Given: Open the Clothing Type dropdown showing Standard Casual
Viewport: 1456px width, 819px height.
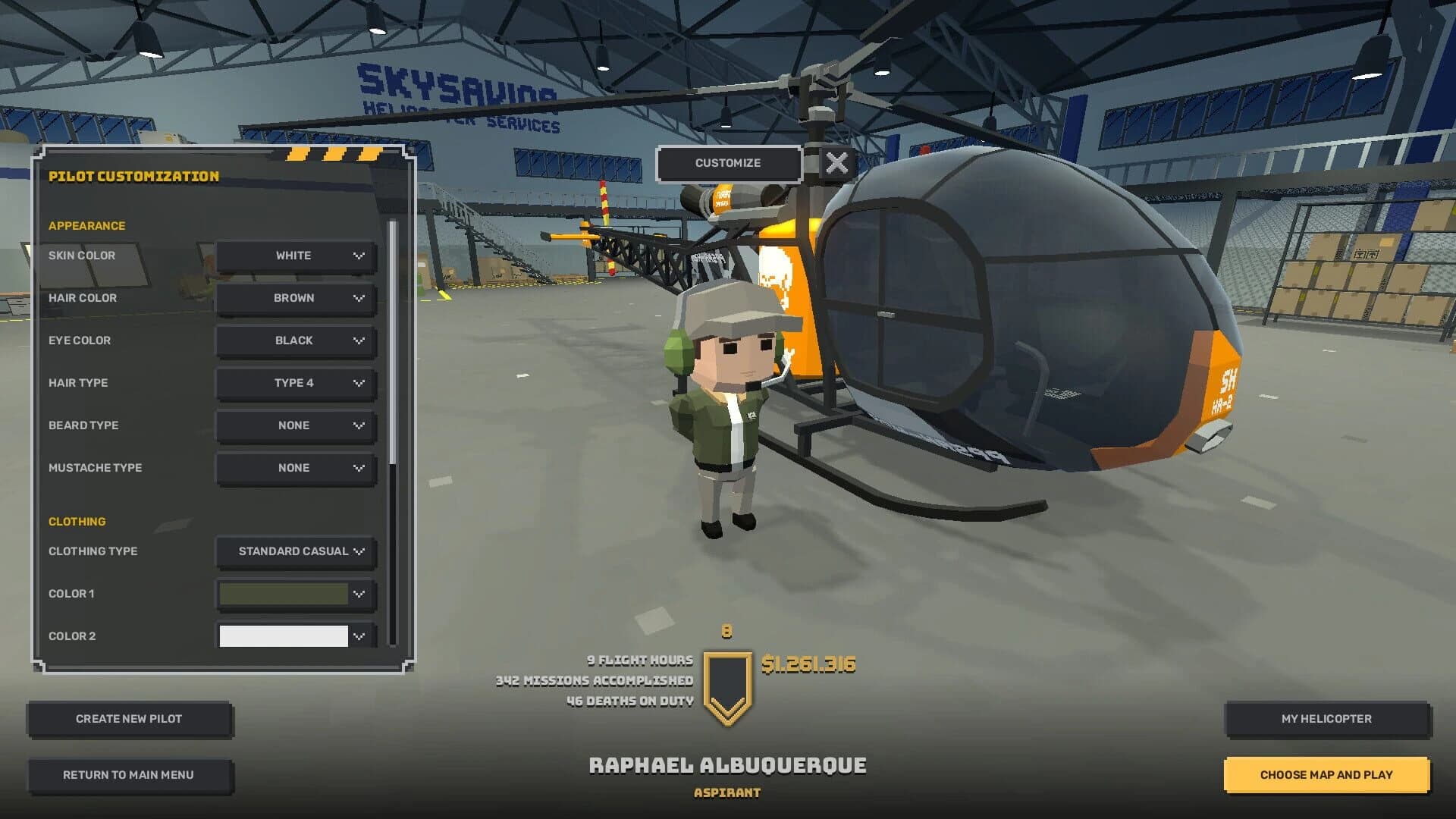Looking at the screenshot, I should tap(295, 551).
